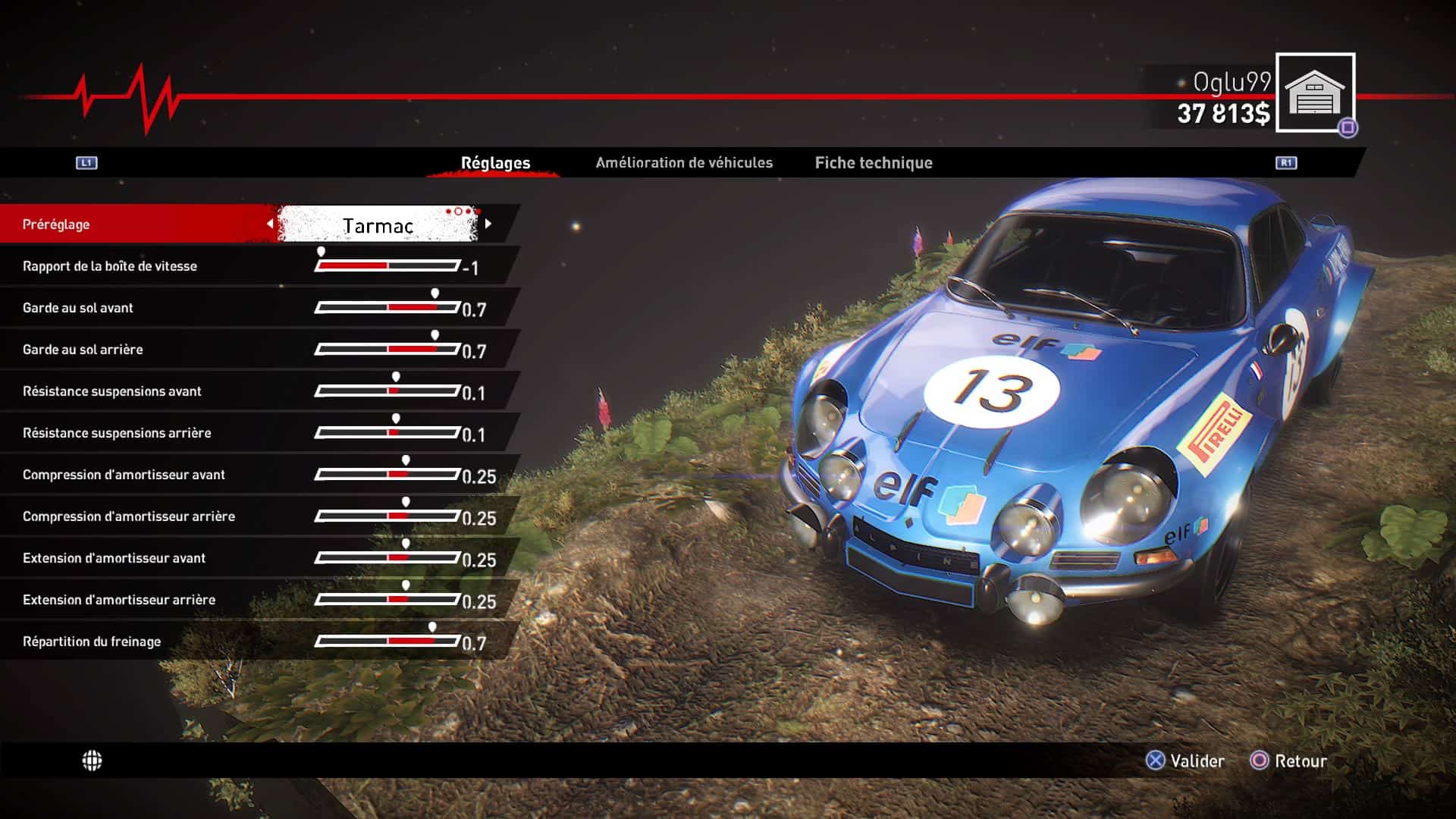Image resolution: width=1456 pixels, height=819 pixels.
Task: Set the Garde au sol avant slider
Action: tap(388, 308)
